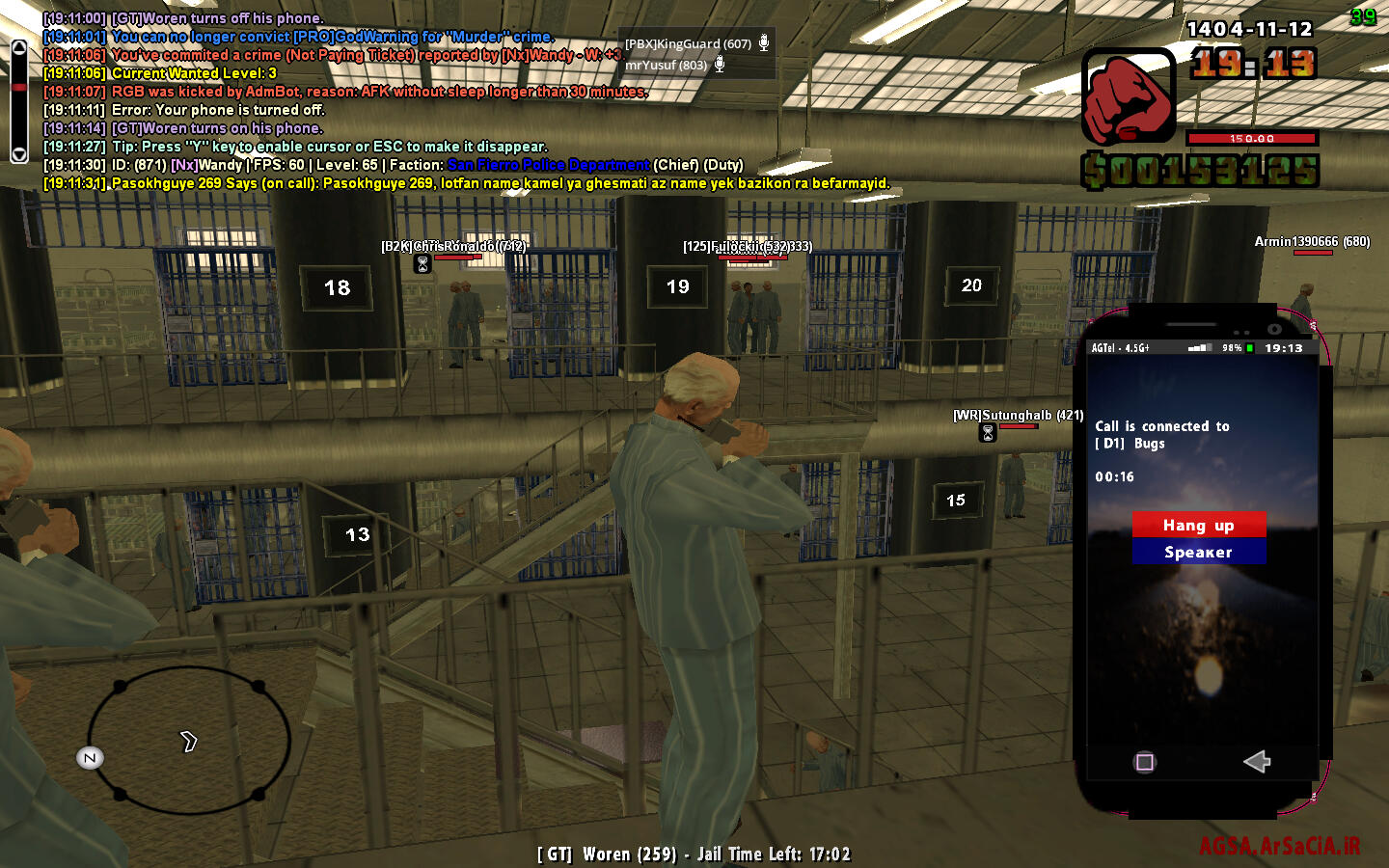Tap the phone's back arrow button

(1257, 762)
